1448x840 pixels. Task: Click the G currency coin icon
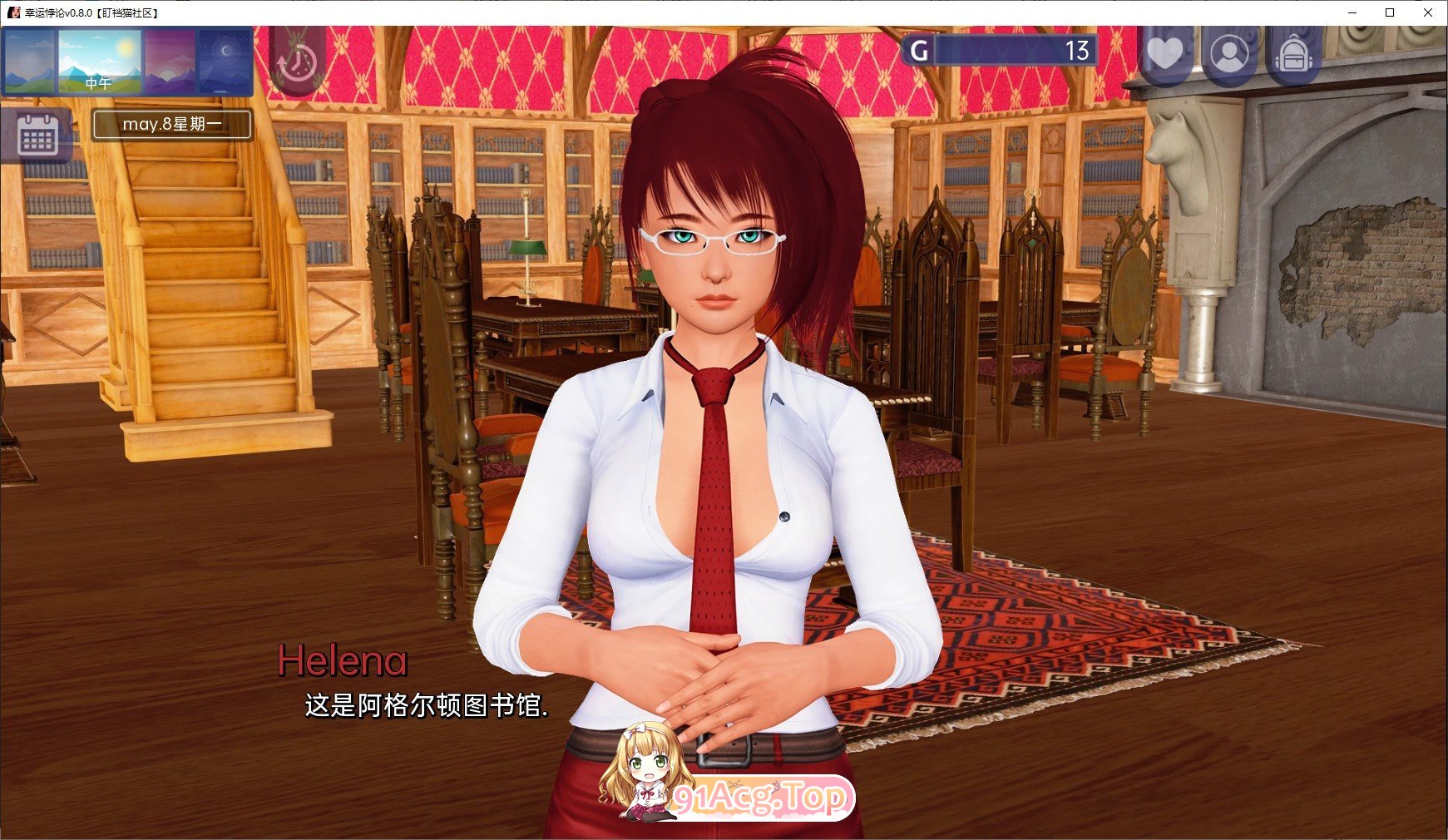pos(918,51)
